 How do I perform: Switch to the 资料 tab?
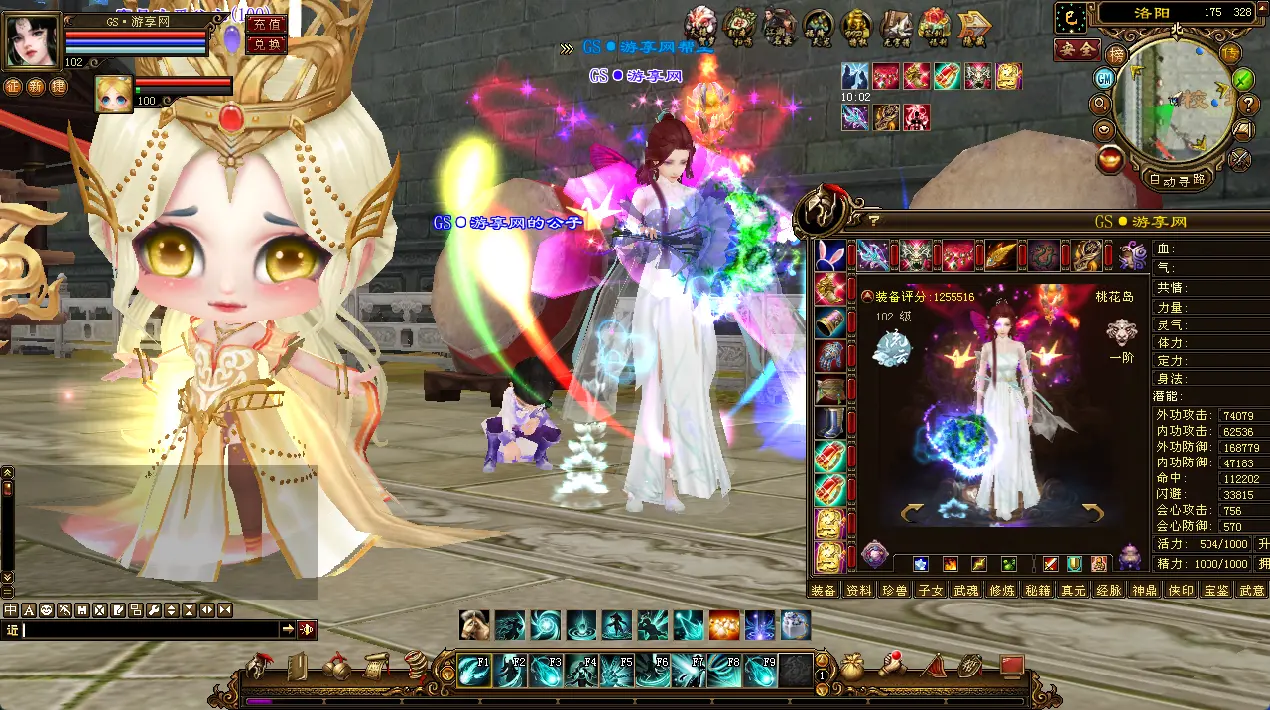pos(858,591)
